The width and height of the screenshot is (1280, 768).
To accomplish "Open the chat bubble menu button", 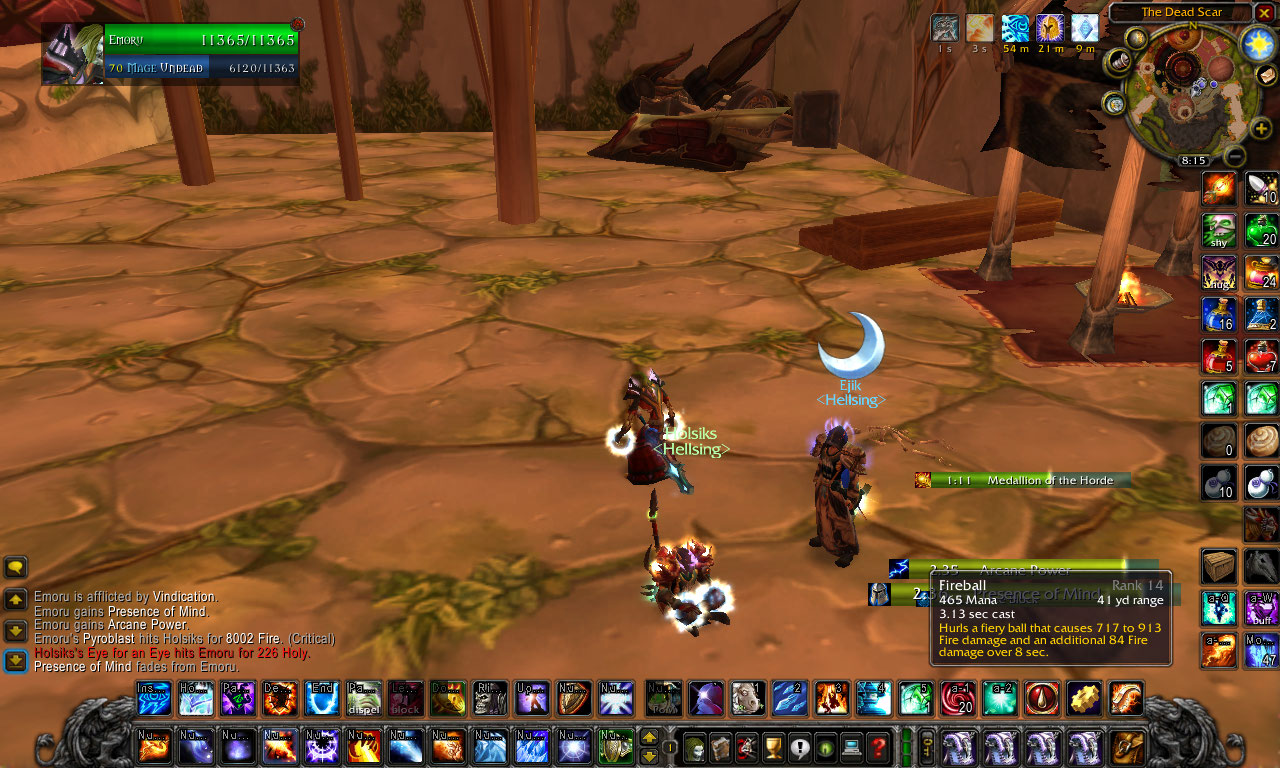I will (15, 568).
